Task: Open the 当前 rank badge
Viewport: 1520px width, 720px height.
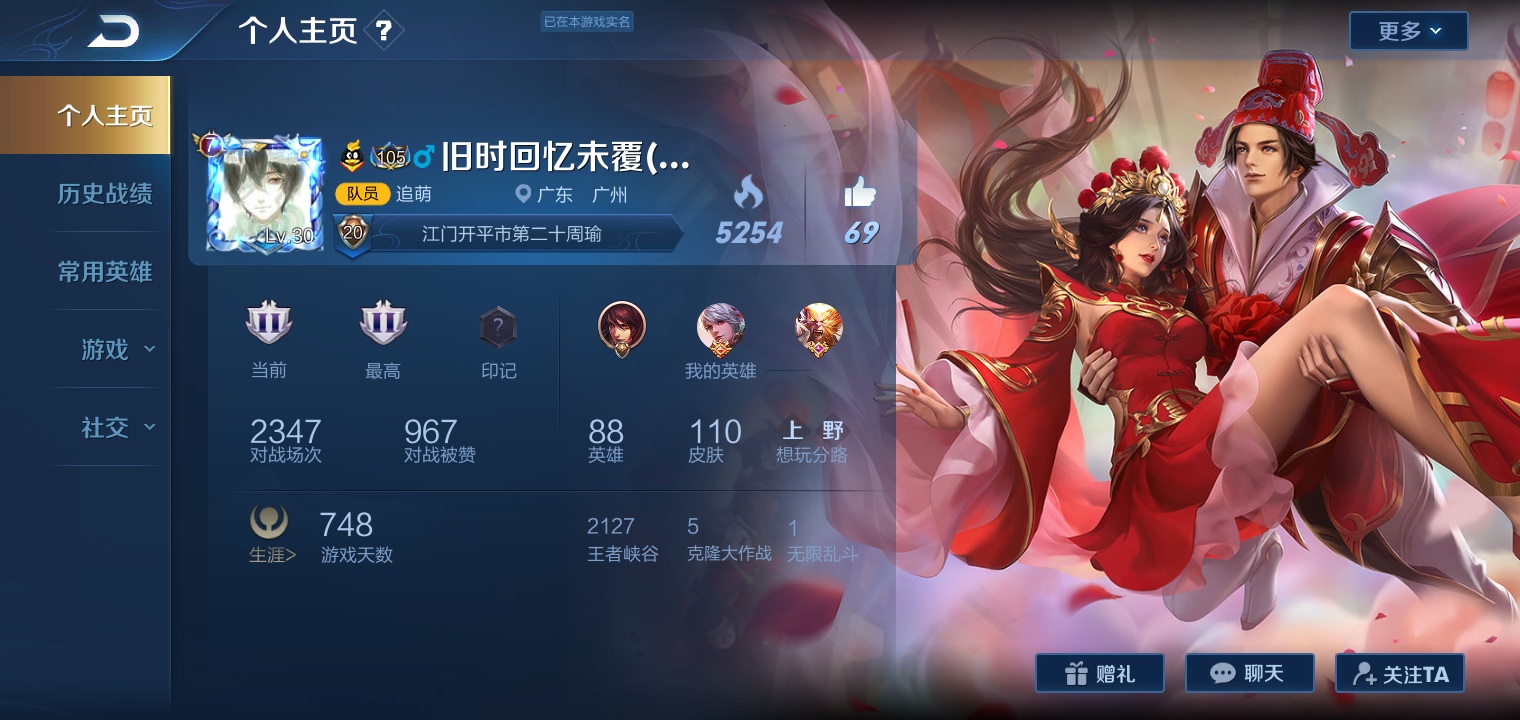Action: tap(268, 325)
